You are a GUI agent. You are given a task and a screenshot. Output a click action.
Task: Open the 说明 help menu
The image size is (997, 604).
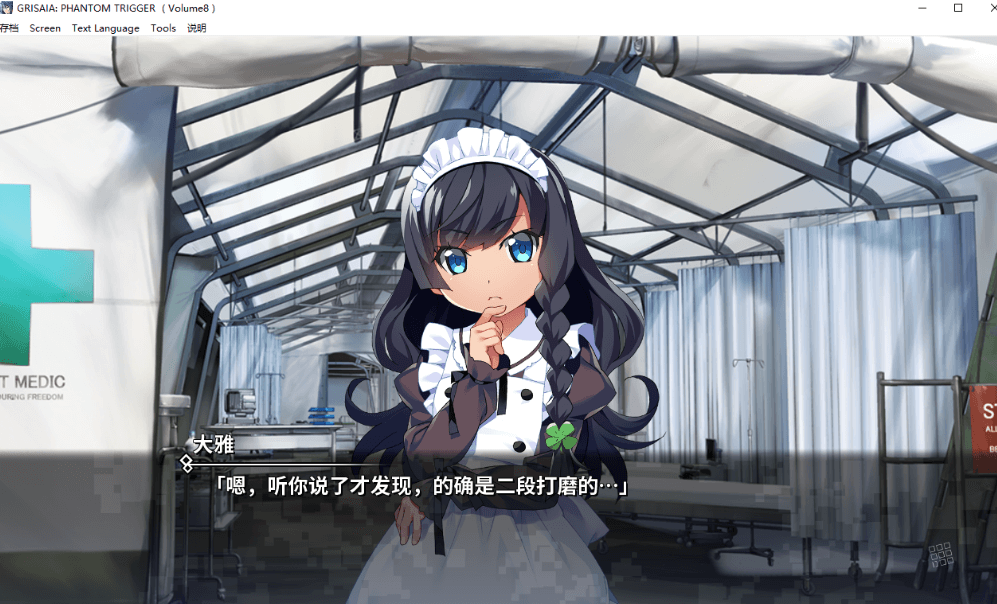tap(196, 28)
